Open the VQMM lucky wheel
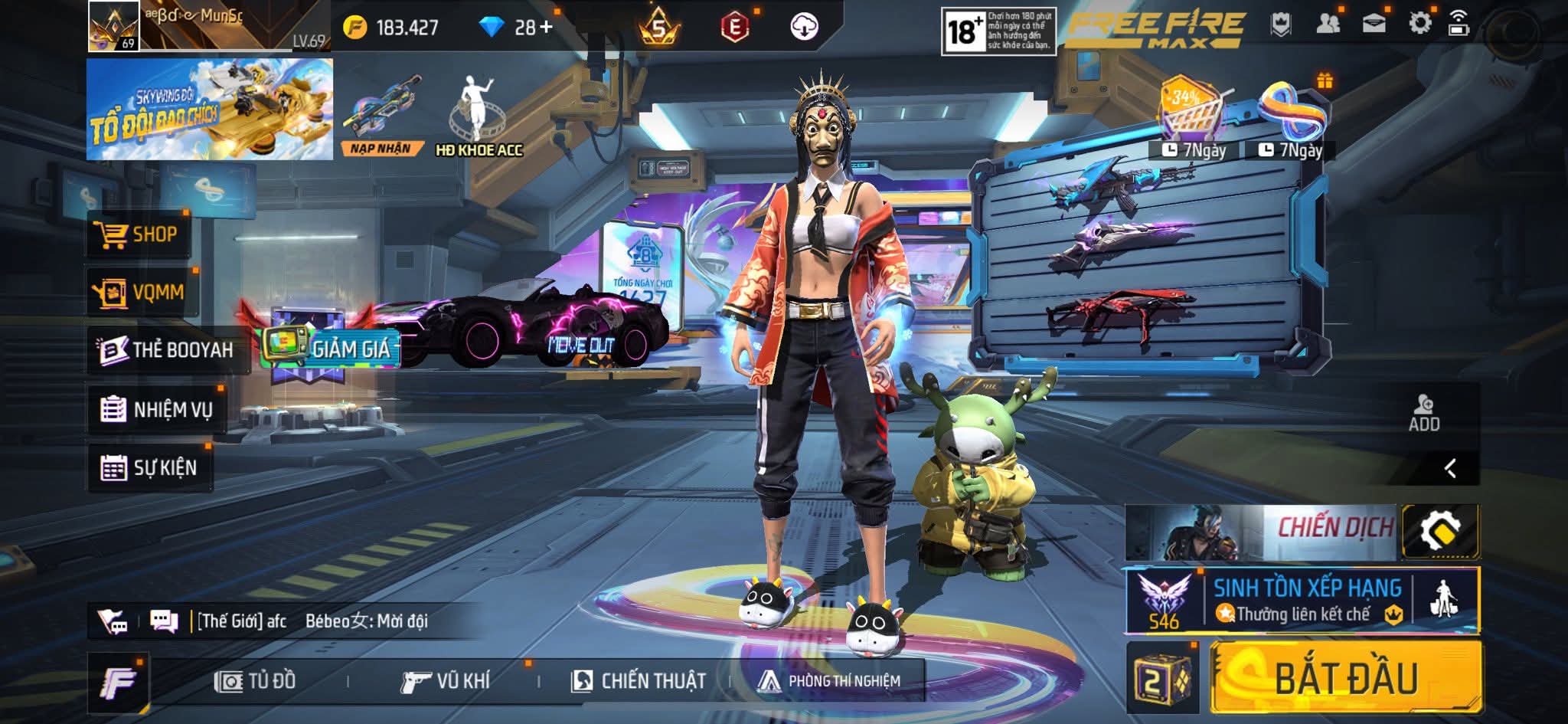This screenshot has width=1568, height=724. (x=142, y=292)
